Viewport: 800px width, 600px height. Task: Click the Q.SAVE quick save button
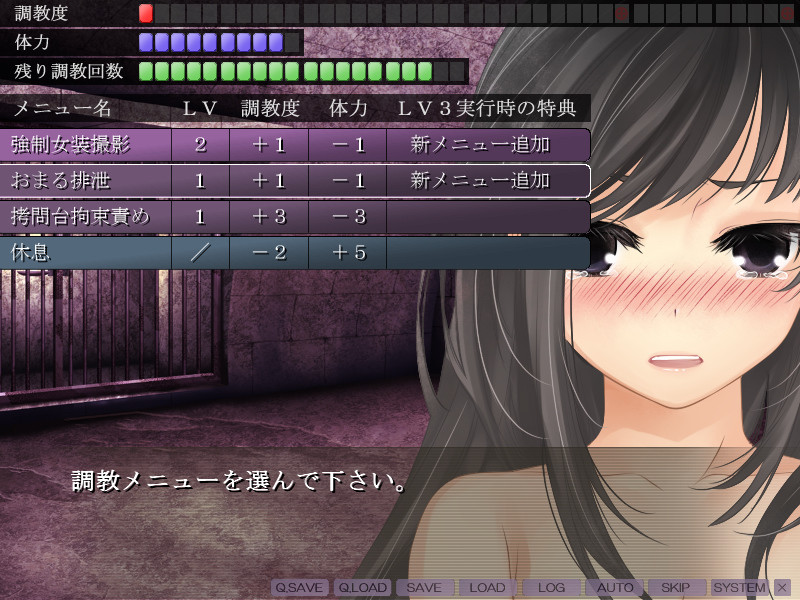pyautogui.click(x=300, y=588)
